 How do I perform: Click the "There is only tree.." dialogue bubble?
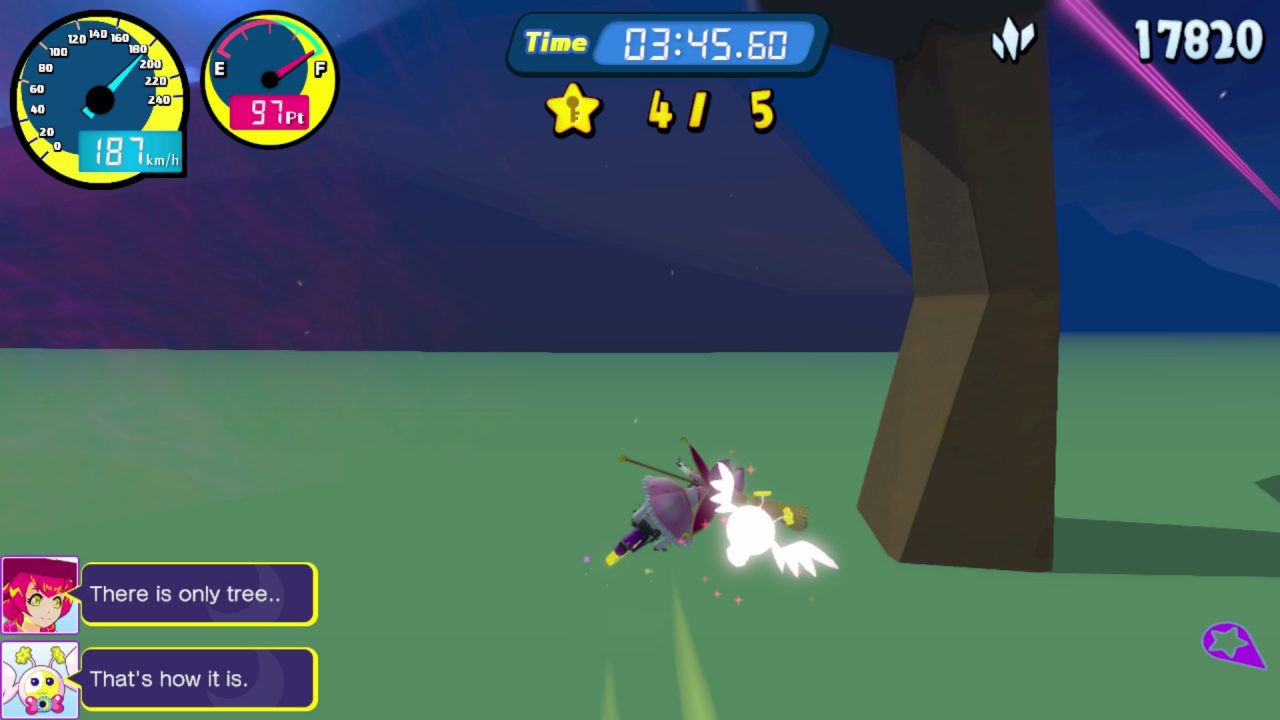[x=198, y=594]
